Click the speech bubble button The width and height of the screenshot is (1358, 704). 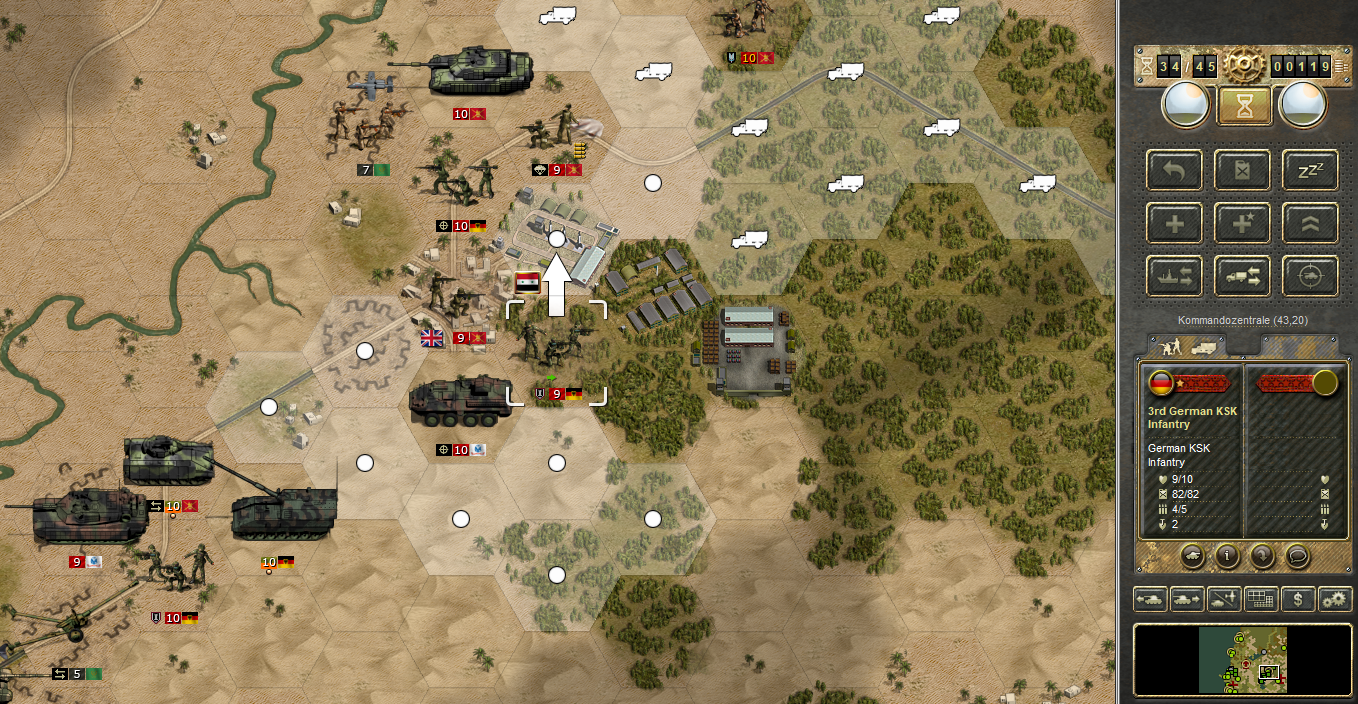point(1298,554)
